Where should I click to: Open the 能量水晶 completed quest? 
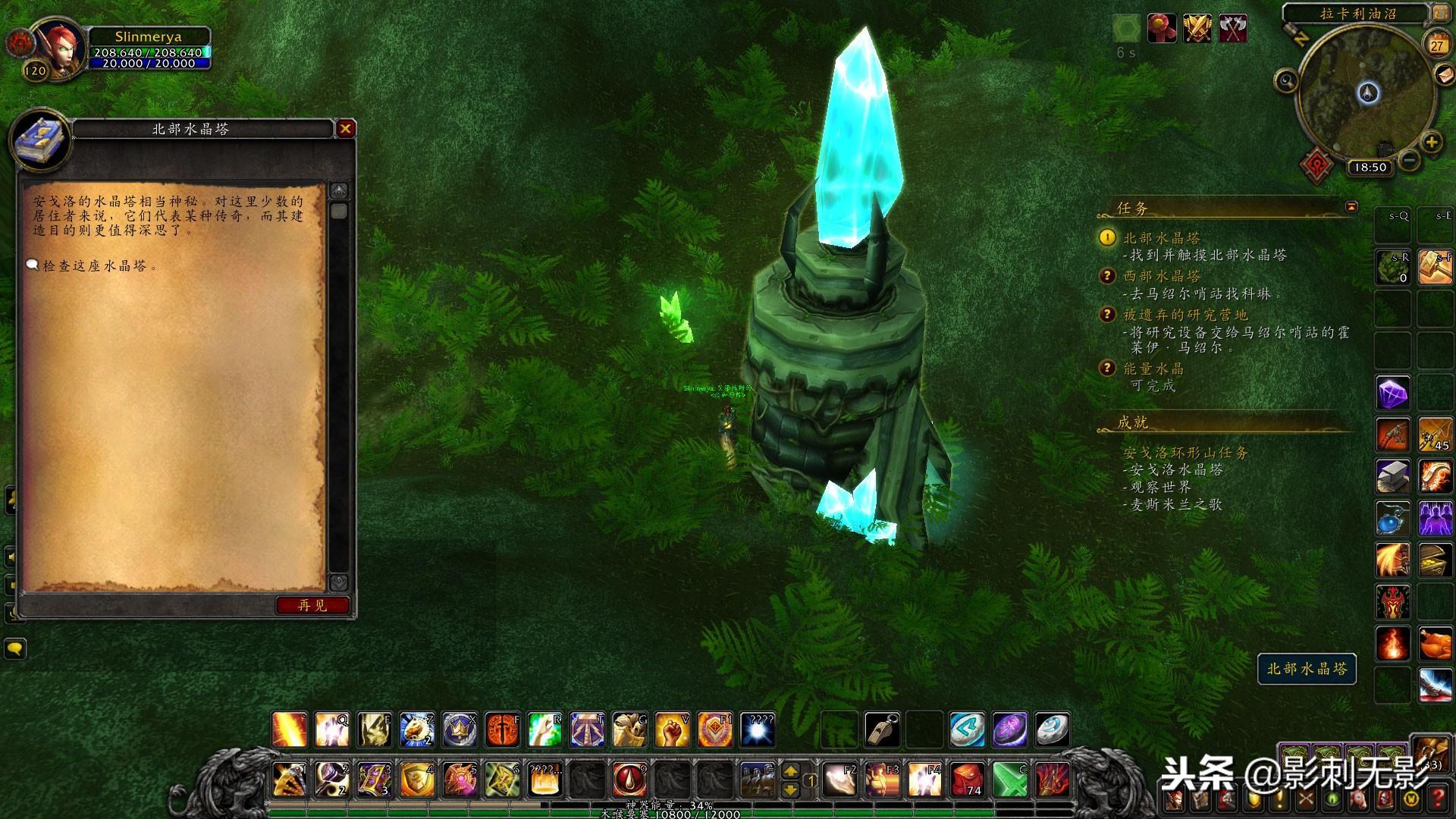point(1153,369)
